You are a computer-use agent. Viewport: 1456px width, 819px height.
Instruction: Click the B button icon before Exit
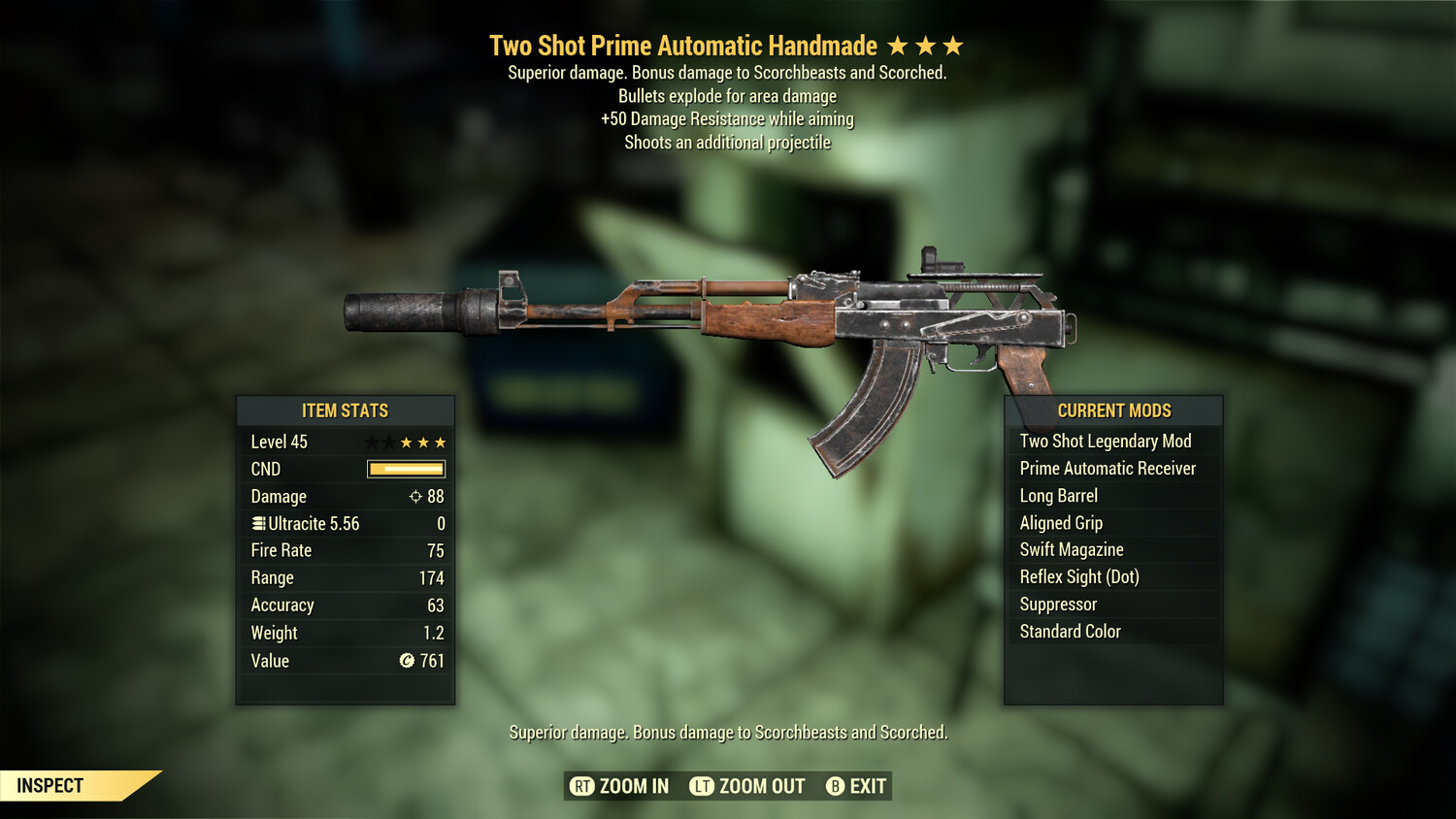coord(835,786)
